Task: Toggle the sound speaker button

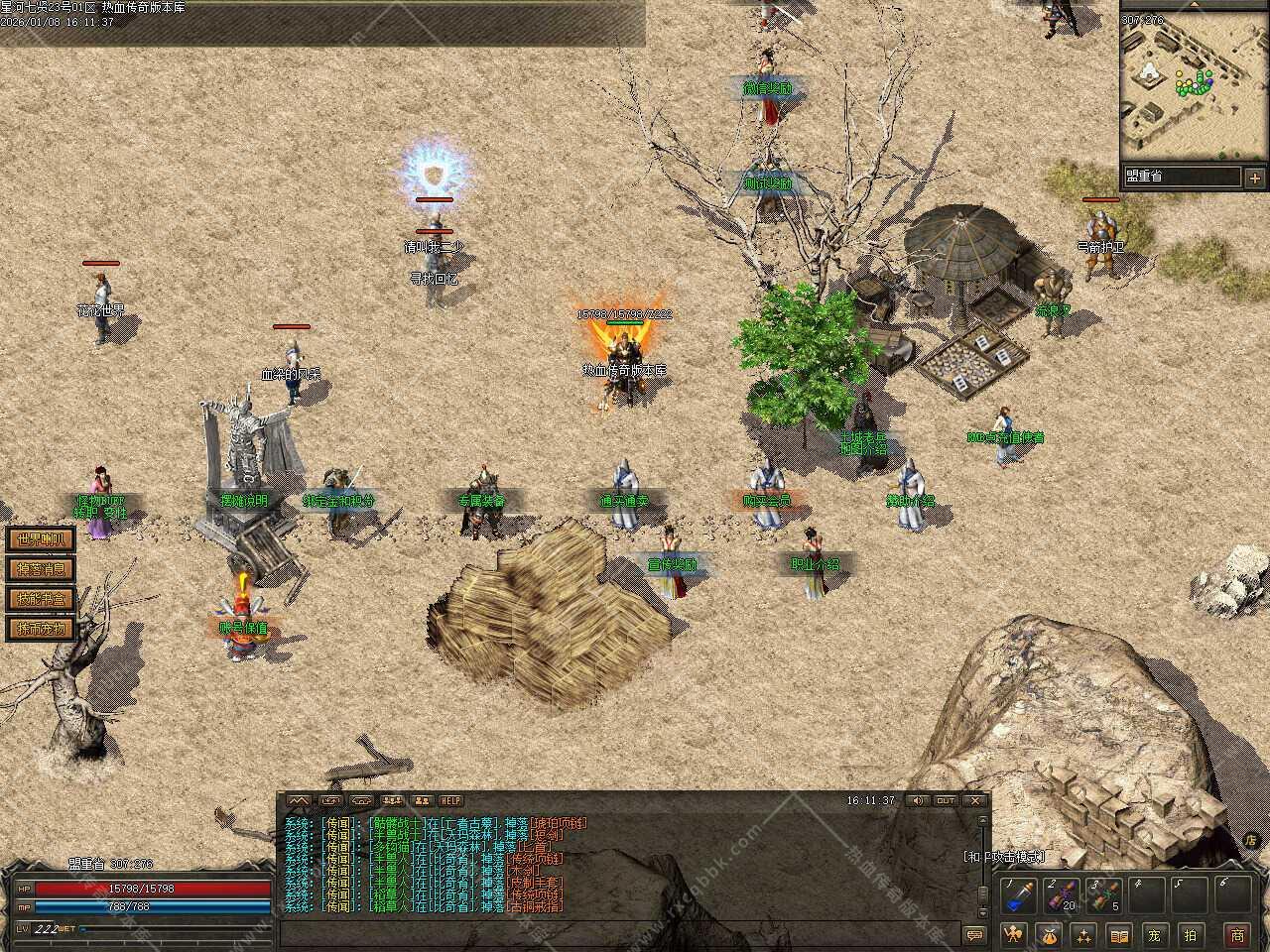Action: click(x=917, y=801)
